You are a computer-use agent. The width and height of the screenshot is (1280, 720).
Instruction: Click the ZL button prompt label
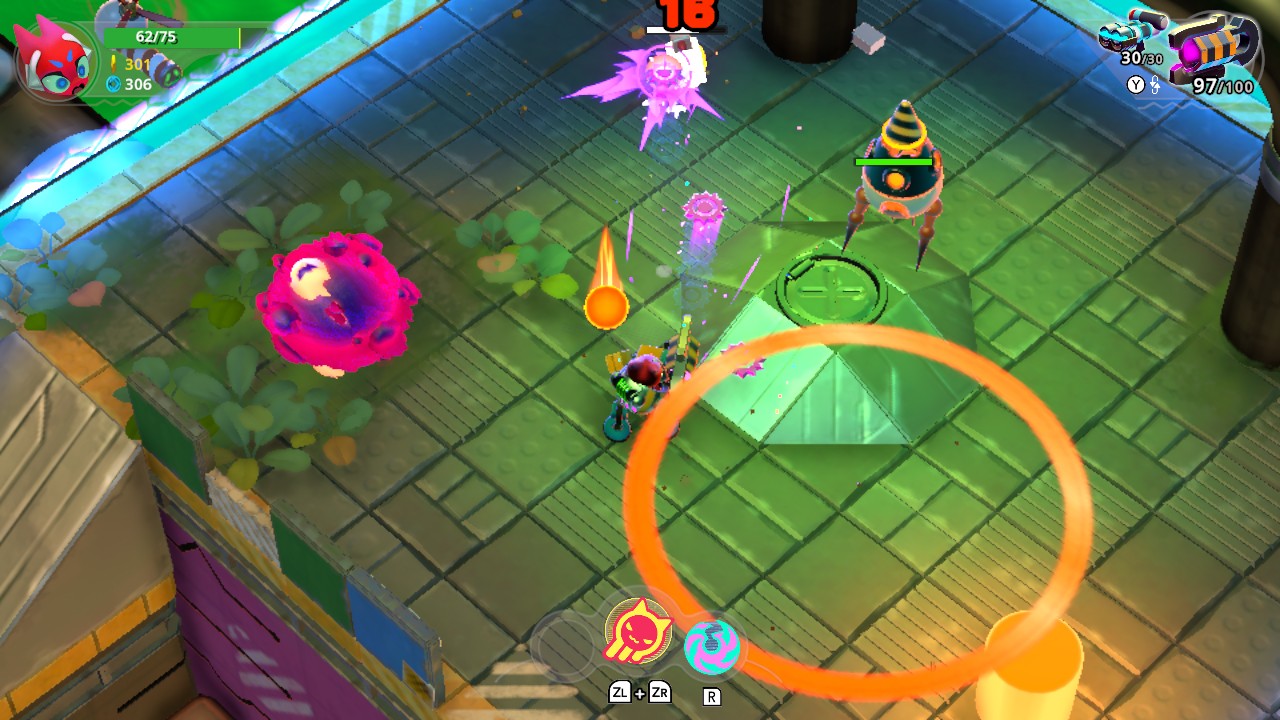(620, 692)
